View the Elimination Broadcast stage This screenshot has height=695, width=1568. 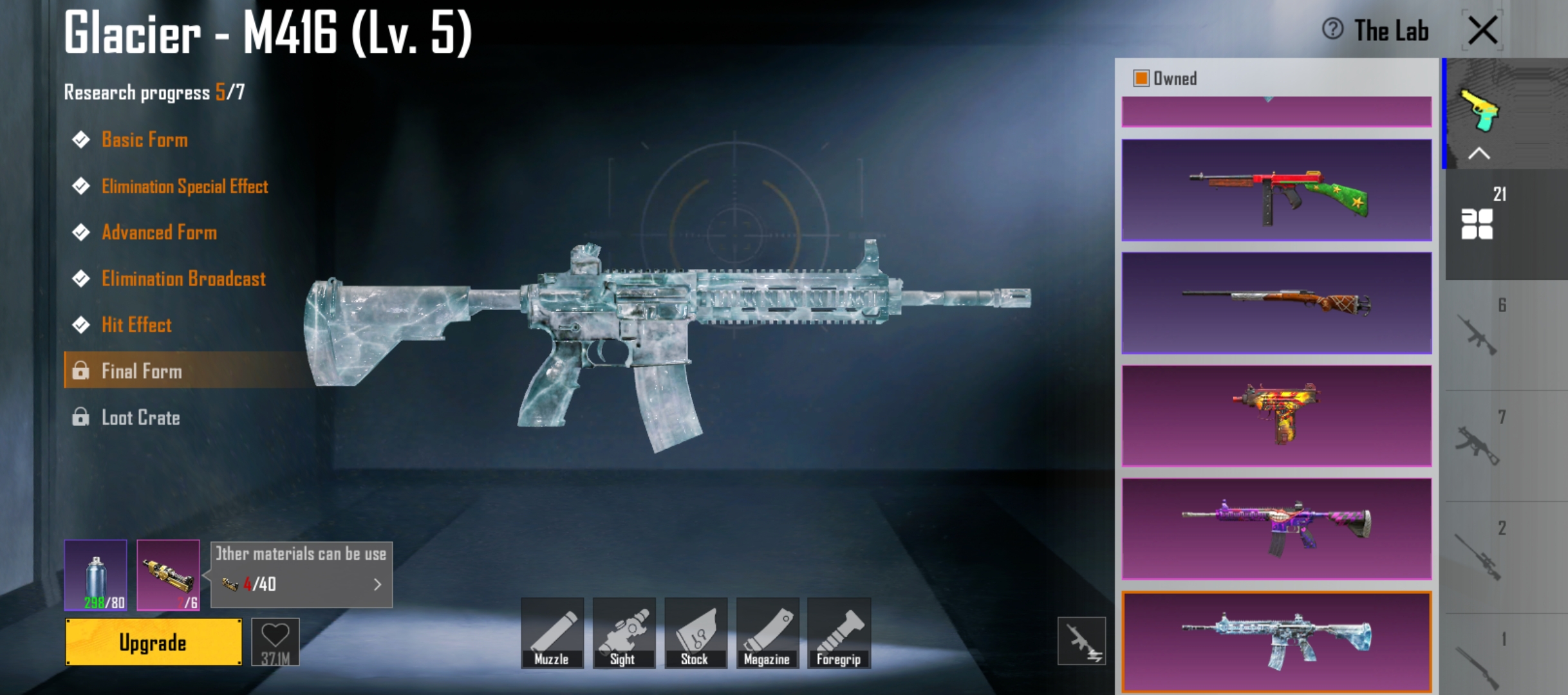183,279
